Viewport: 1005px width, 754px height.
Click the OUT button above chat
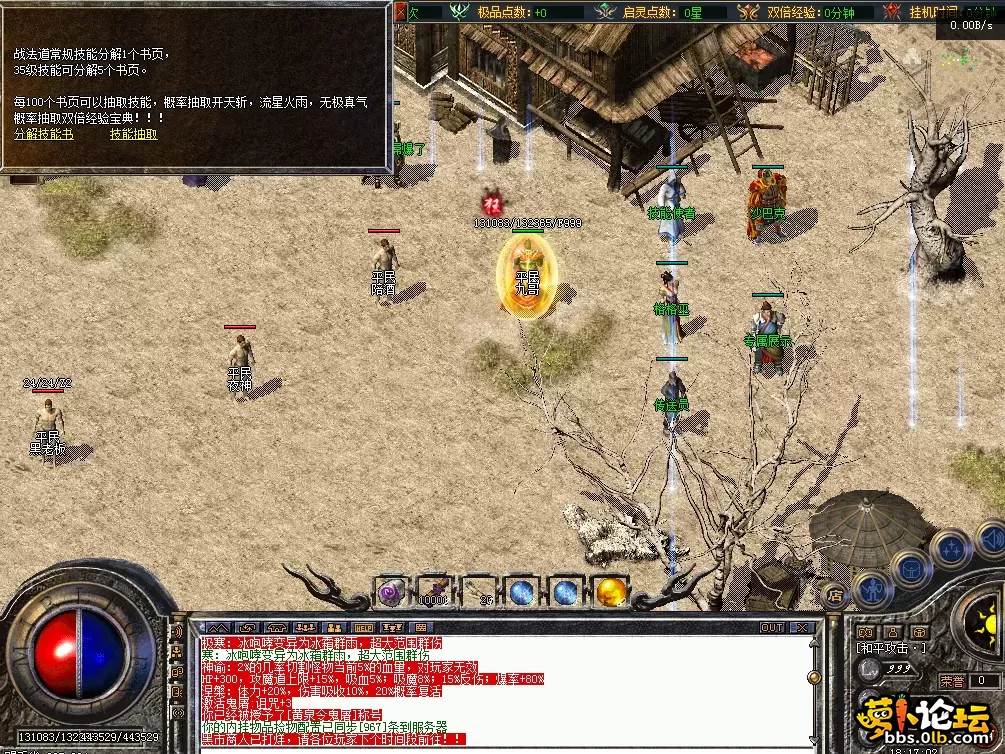point(771,628)
